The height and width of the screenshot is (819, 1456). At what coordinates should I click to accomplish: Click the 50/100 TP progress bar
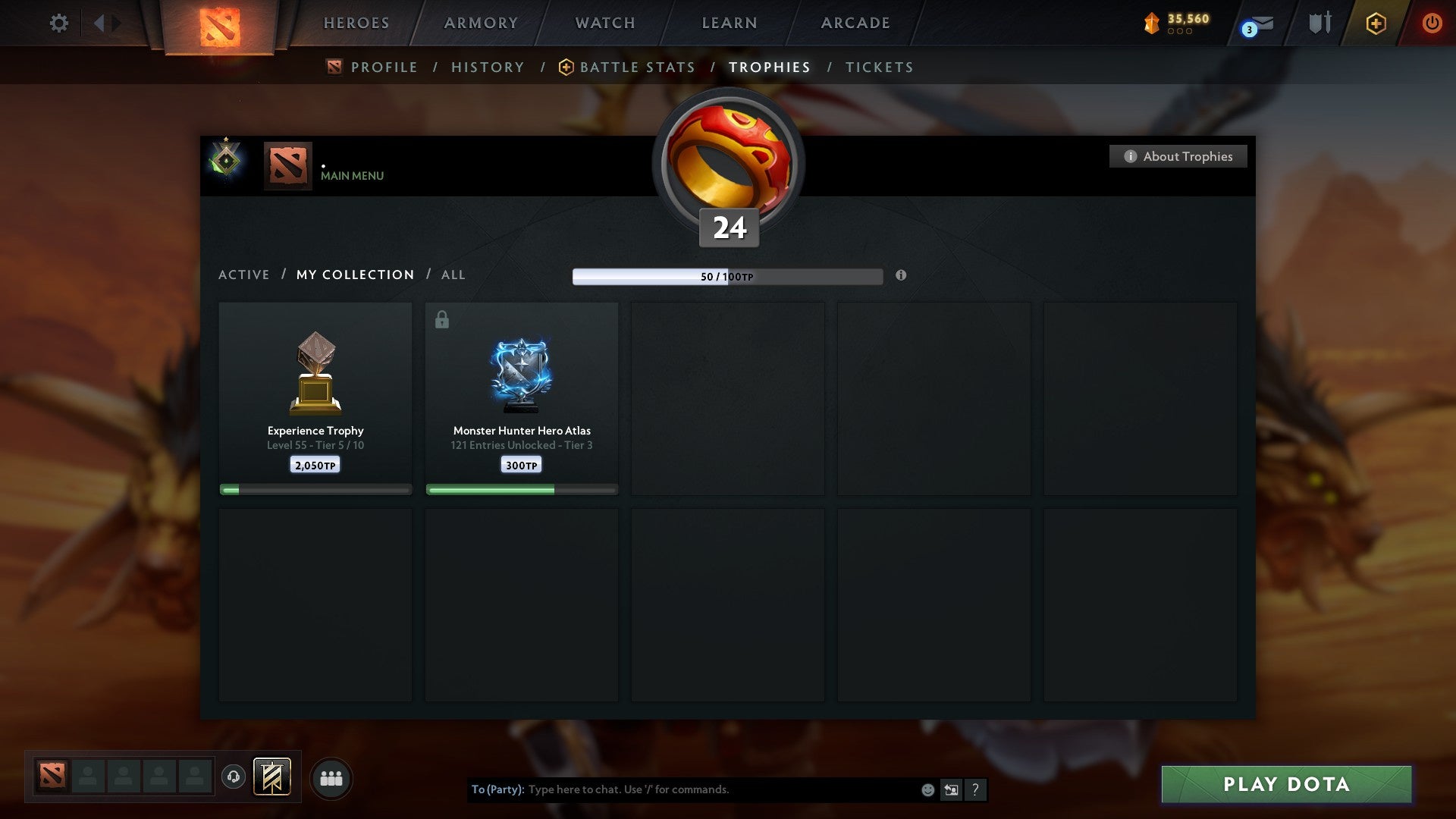pos(726,276)
